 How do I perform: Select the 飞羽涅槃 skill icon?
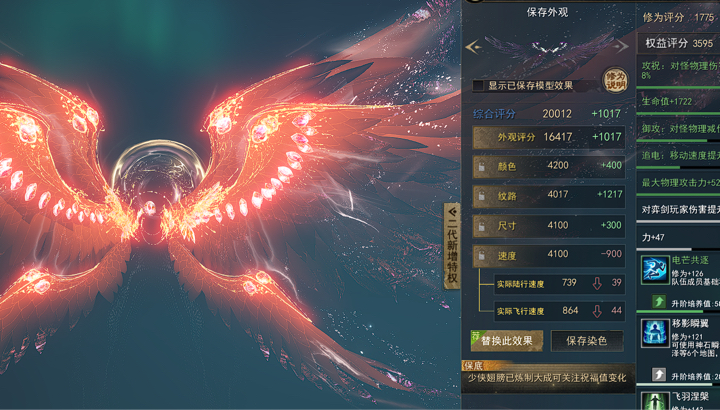tap(655, 401)
